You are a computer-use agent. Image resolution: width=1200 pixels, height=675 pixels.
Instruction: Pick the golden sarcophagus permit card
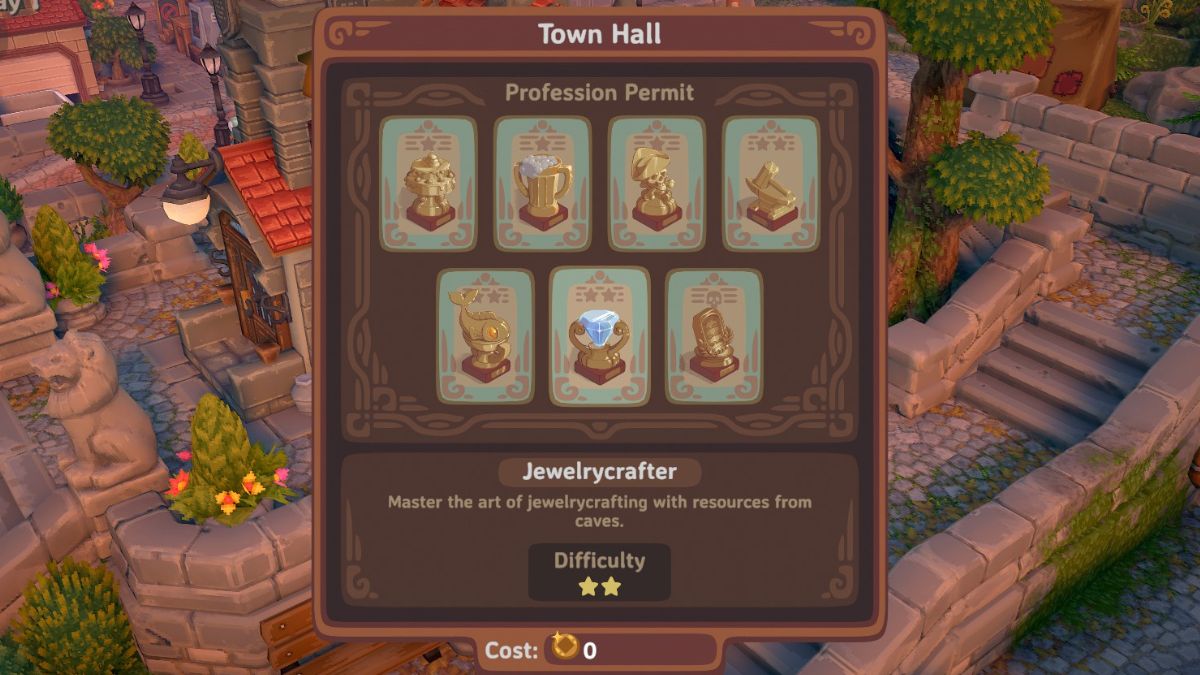(x=714, y=336)
